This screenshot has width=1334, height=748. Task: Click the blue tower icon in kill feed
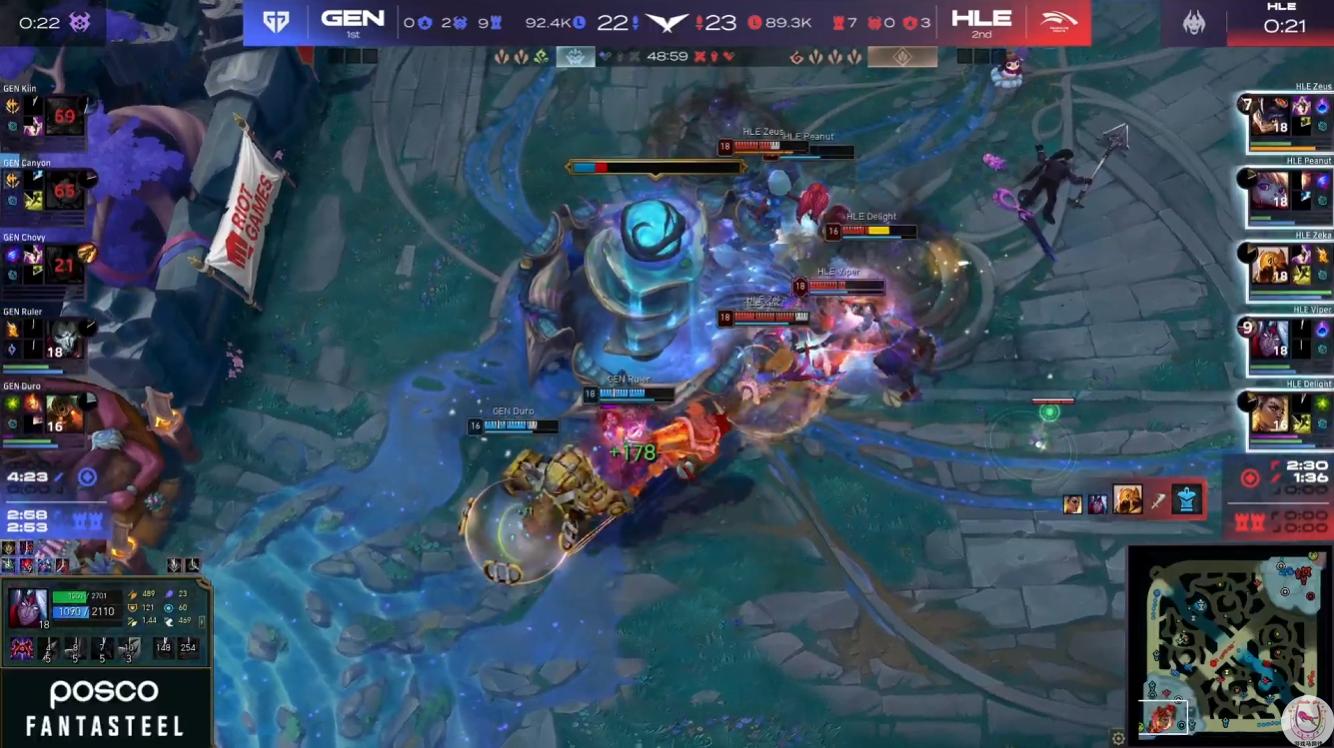coord(1186,501)
